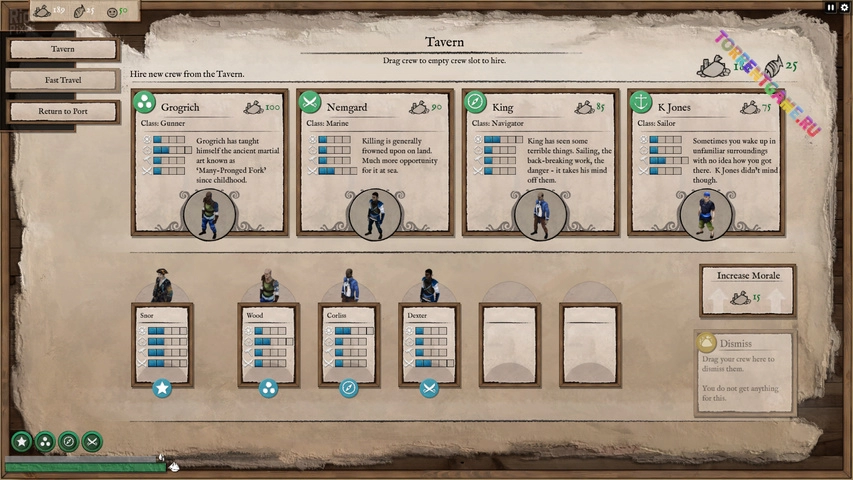853x480 pixels.
Task: Select K Jones the Sailor's hire card
Action: click(705, 163)
